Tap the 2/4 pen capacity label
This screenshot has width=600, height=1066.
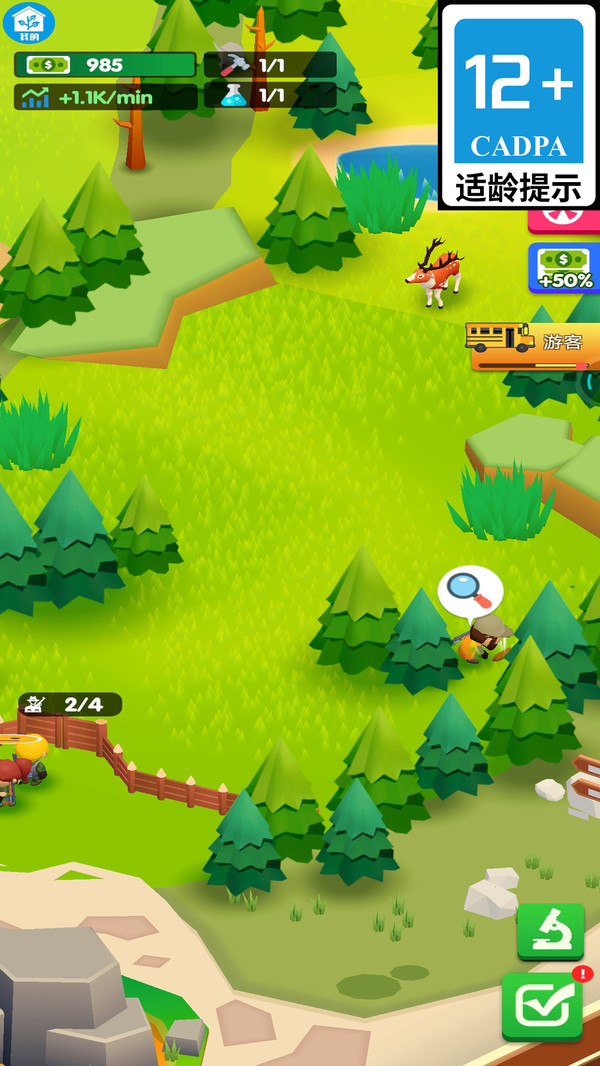(70, 704)
